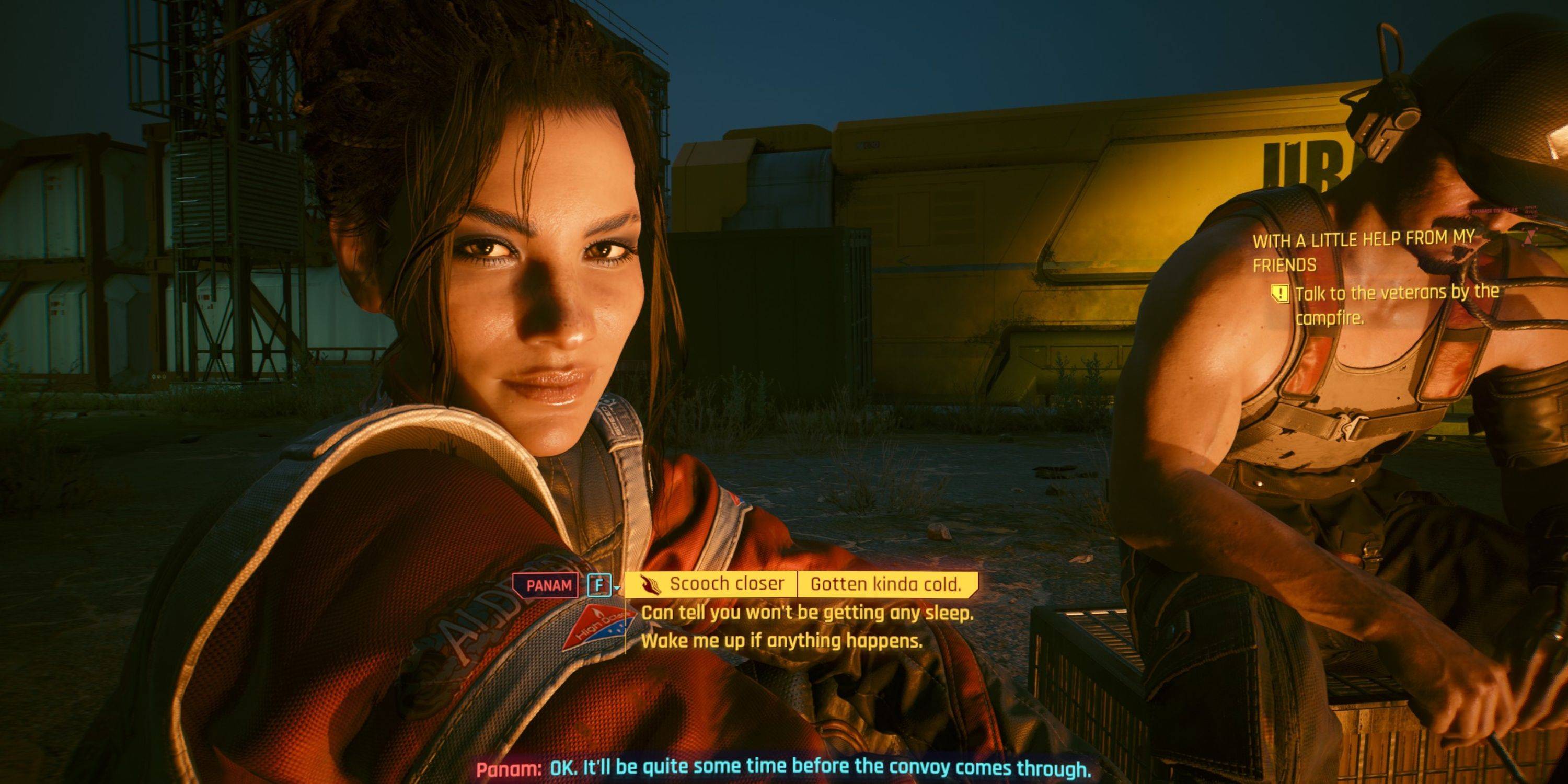
Task: Pick 'Wake me up if anything happens' reply
Action: pos(781,640)
